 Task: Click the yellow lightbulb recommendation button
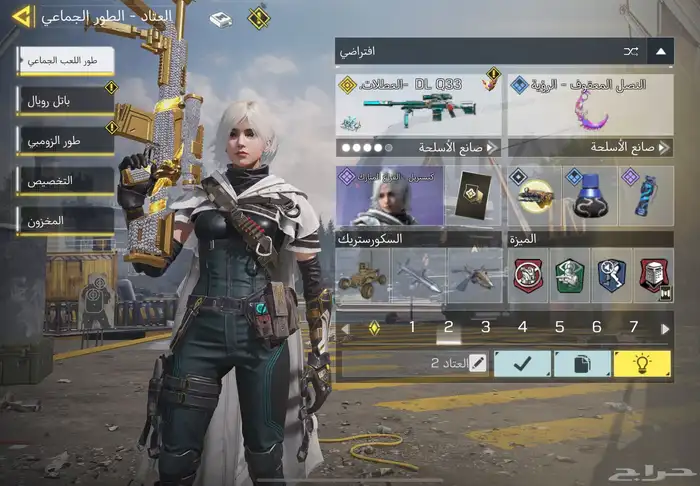coord(642,364)
